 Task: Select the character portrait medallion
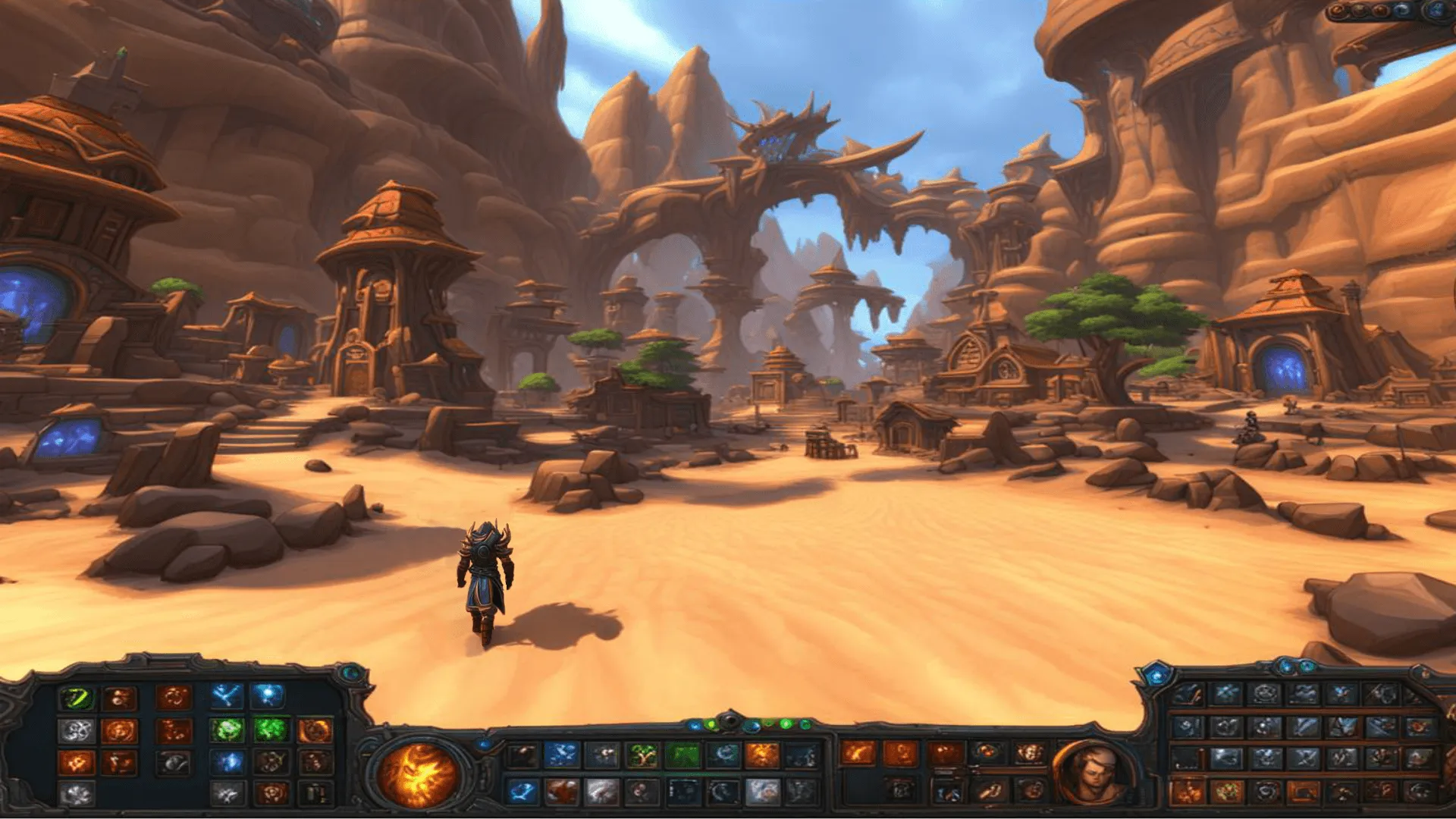[1091, 773]
